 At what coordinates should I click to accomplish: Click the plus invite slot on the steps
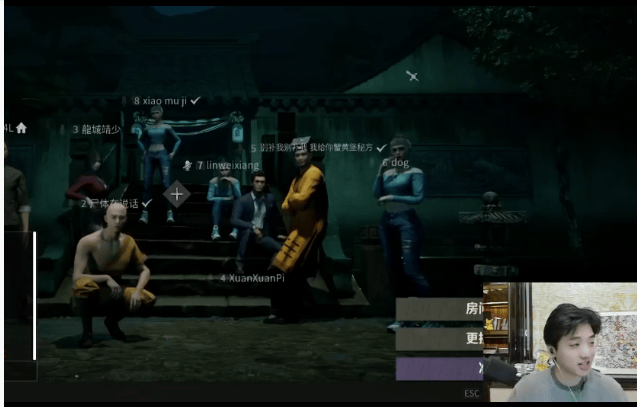[177, 194]
